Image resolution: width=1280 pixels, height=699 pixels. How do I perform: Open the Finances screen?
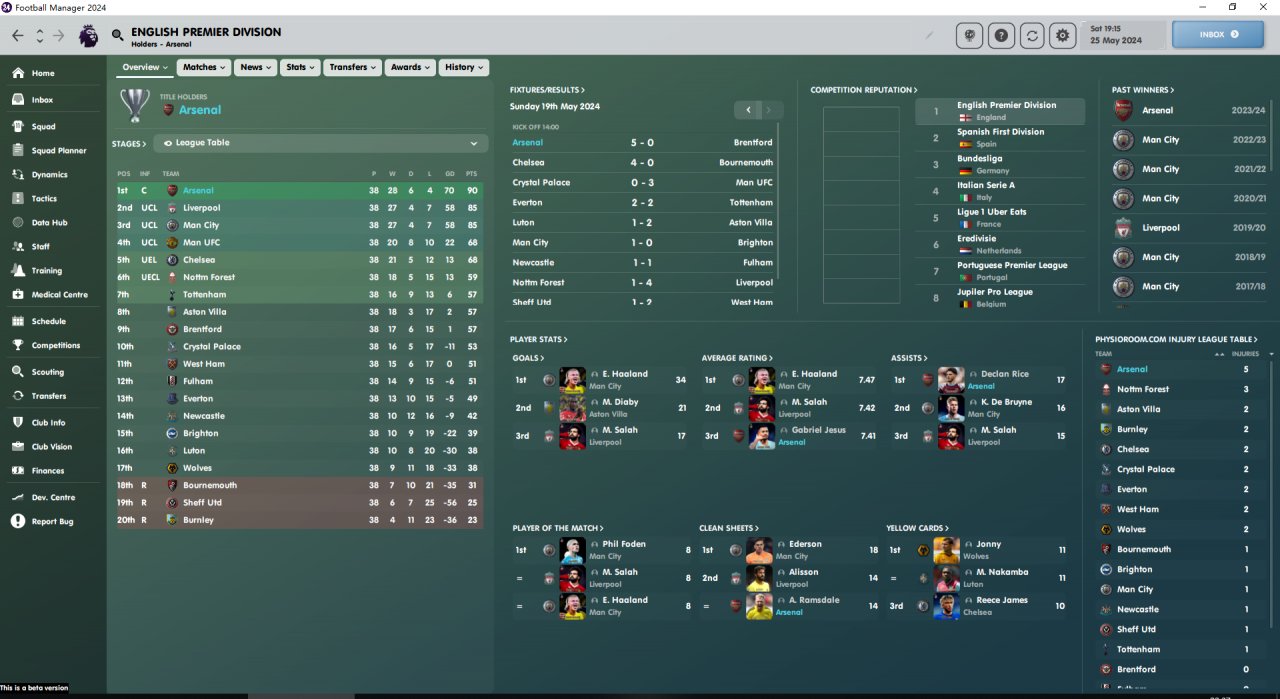click(47, 471)
